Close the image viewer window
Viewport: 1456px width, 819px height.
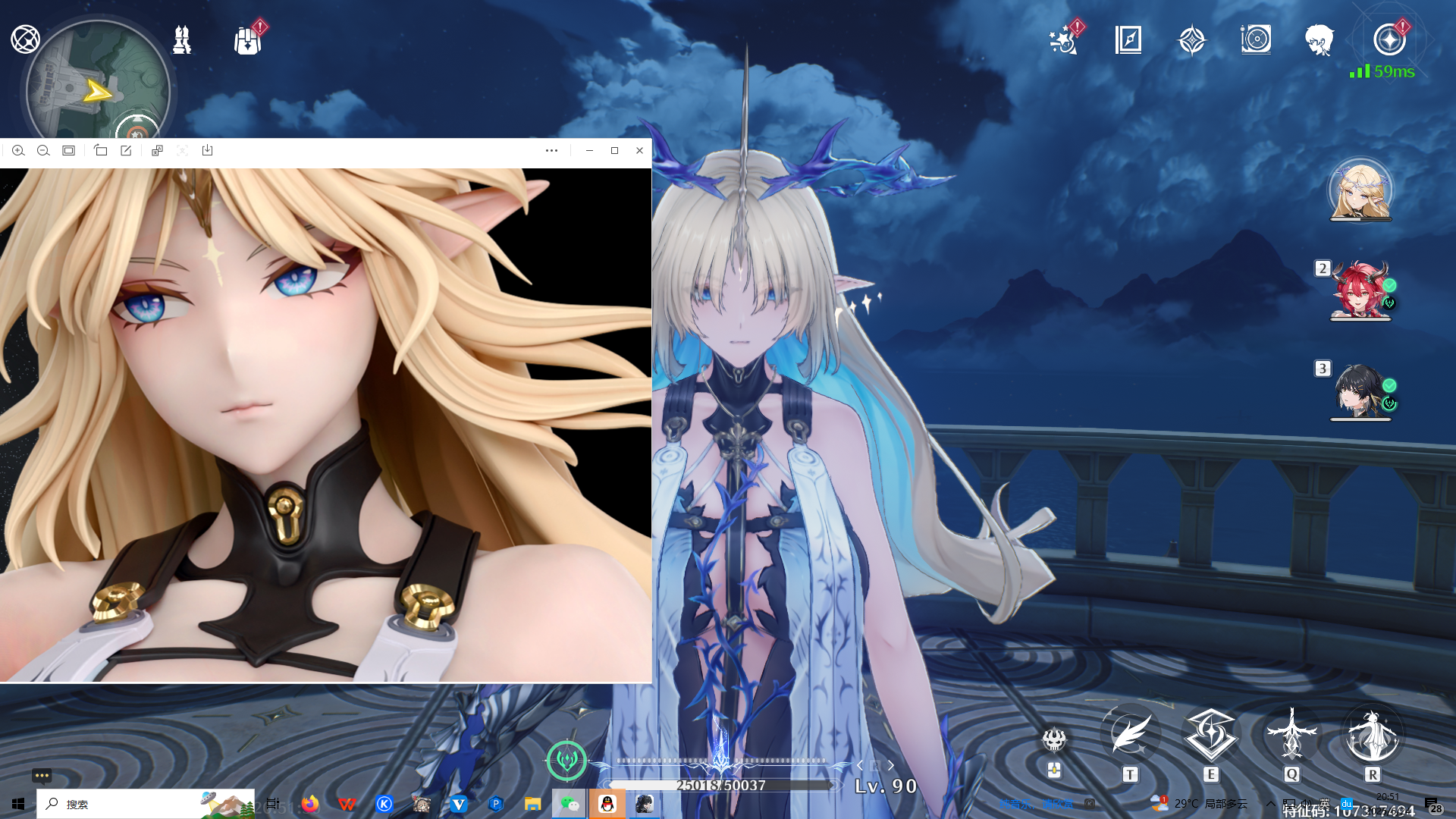639,150
